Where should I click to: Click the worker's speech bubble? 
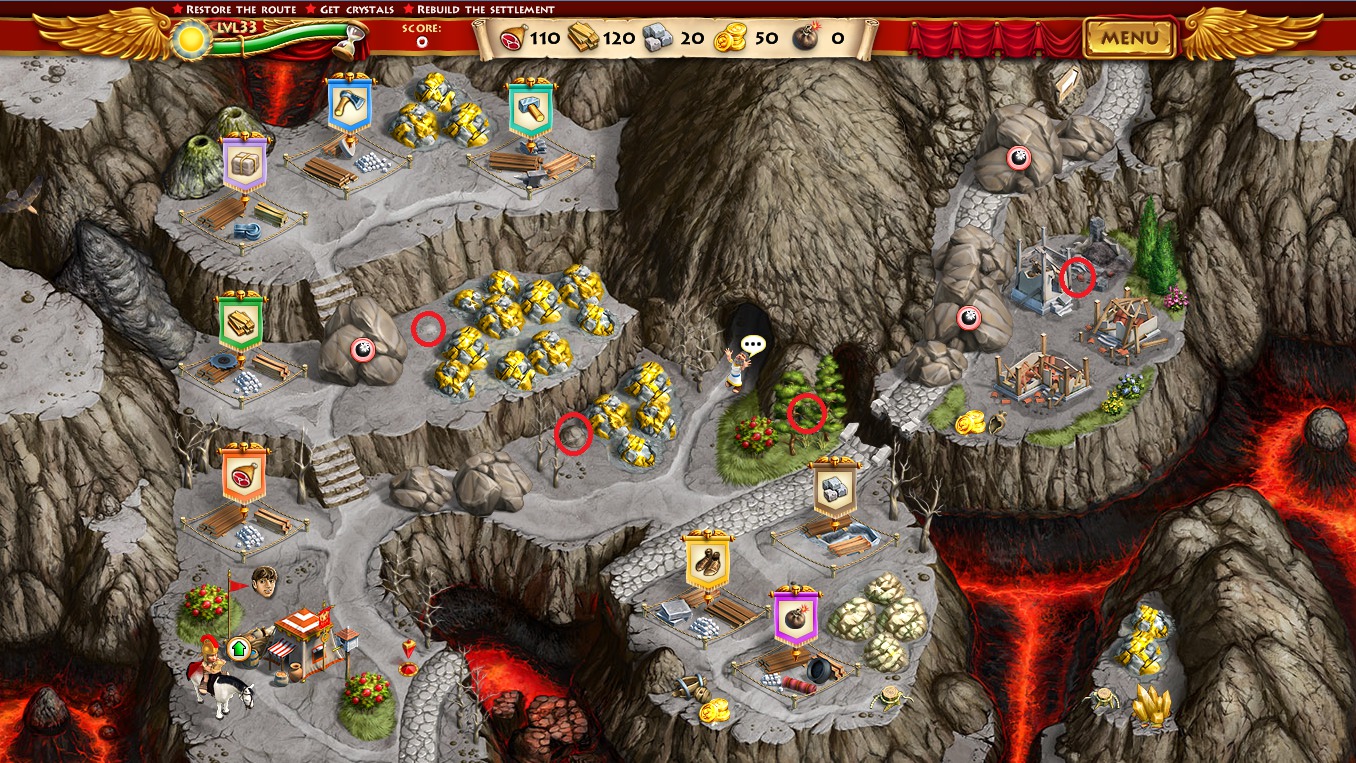pyautogui.click(x=753, y=345)
